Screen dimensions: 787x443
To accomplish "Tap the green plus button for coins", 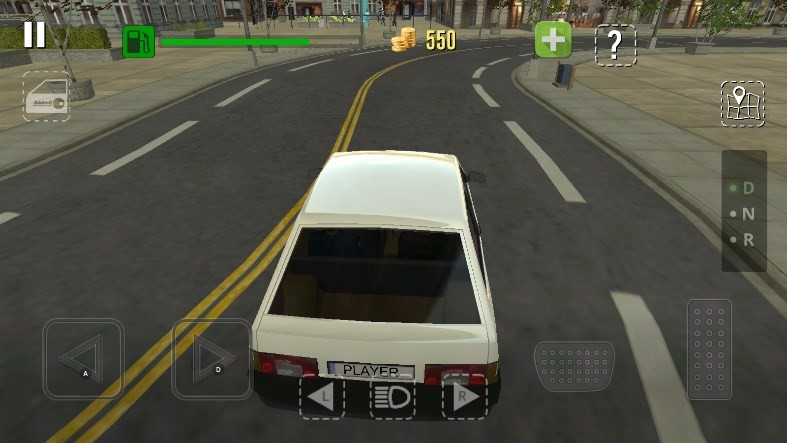I will tap(552, 41).
